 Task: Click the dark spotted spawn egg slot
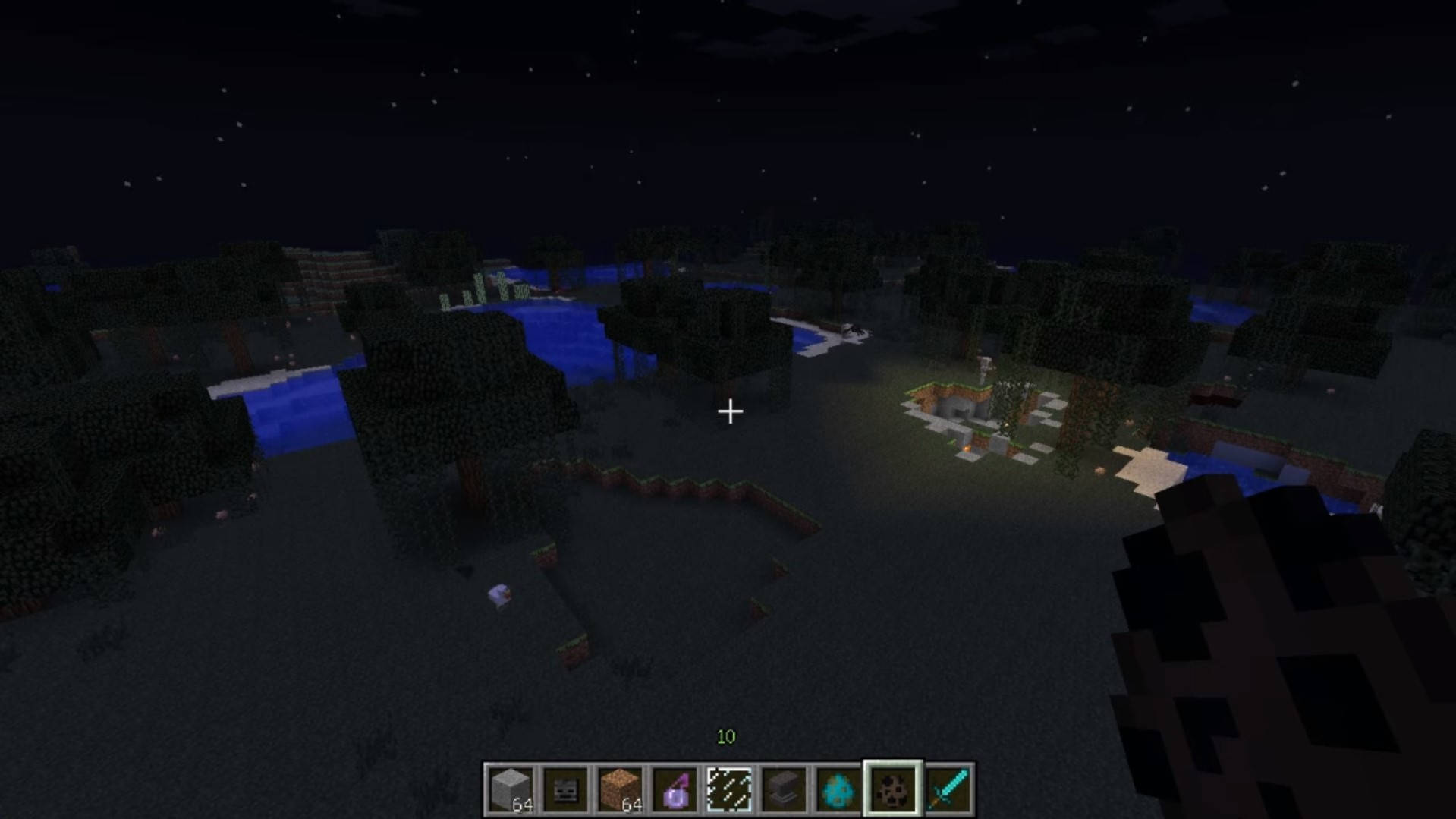[893, 789]
